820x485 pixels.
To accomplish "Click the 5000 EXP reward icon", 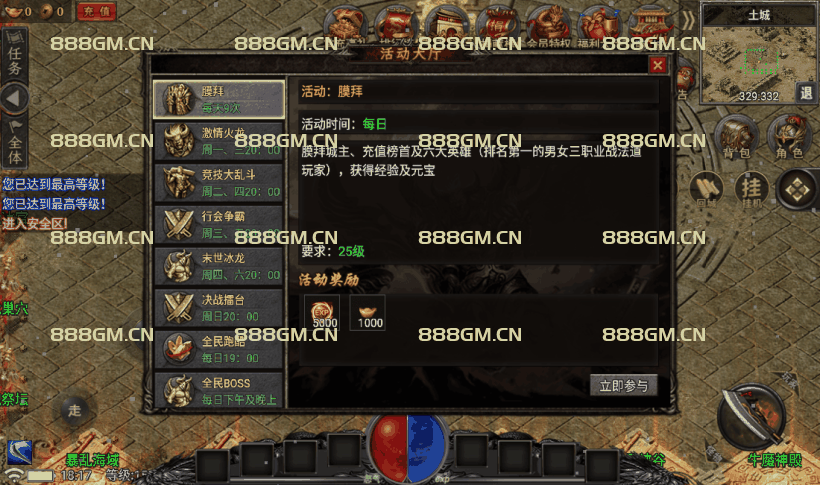I will coord(322,312).
